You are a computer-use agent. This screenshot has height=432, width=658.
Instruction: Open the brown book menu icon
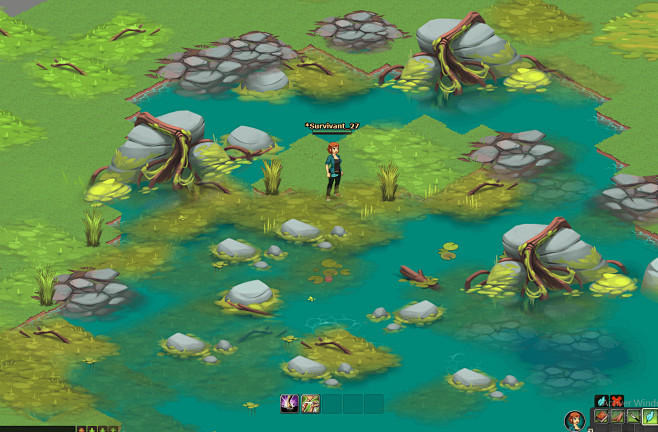point(601,417)
